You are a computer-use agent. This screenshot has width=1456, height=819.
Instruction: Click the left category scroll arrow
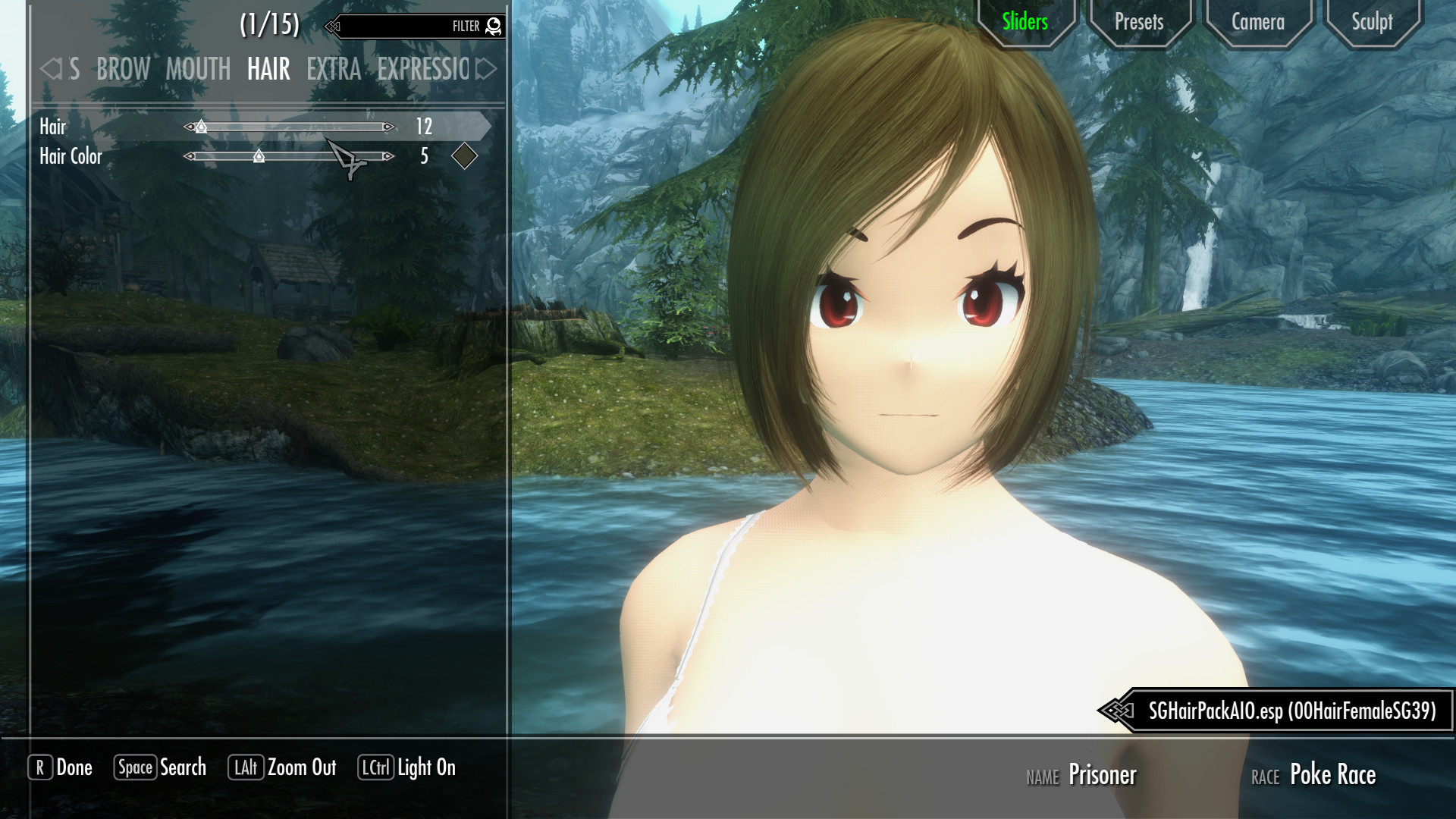point(51,69)
